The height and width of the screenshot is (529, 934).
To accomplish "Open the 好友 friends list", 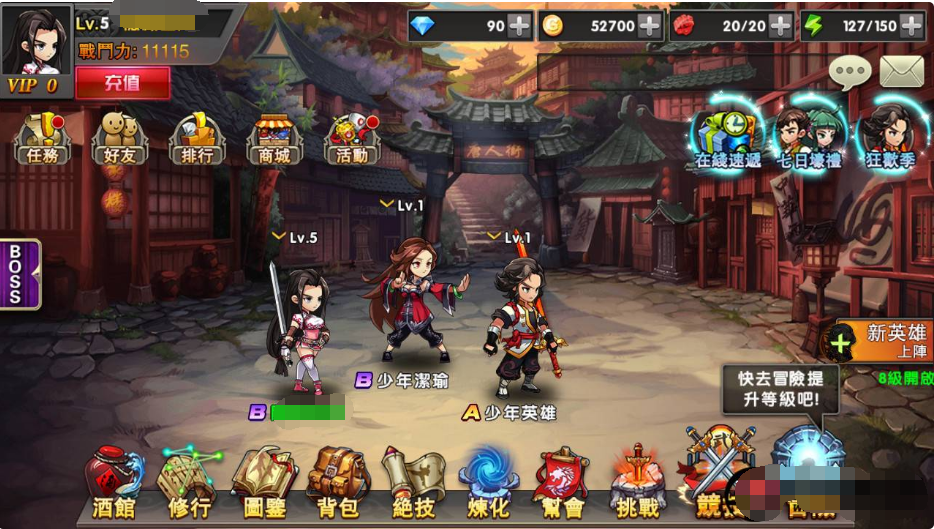I will click(119, 138).
